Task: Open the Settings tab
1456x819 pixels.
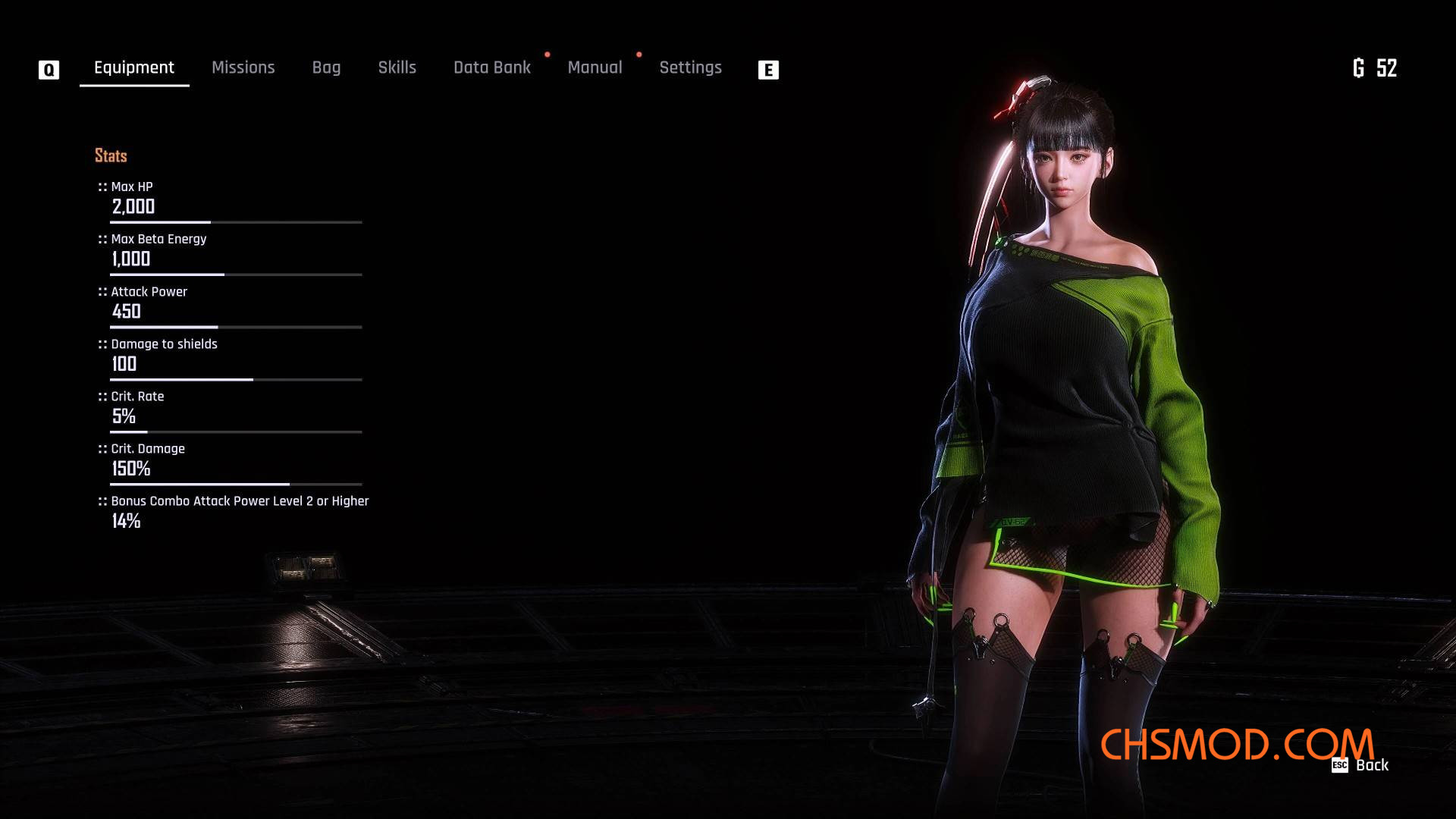Action: pyautogui.click(x=690, y=67)
